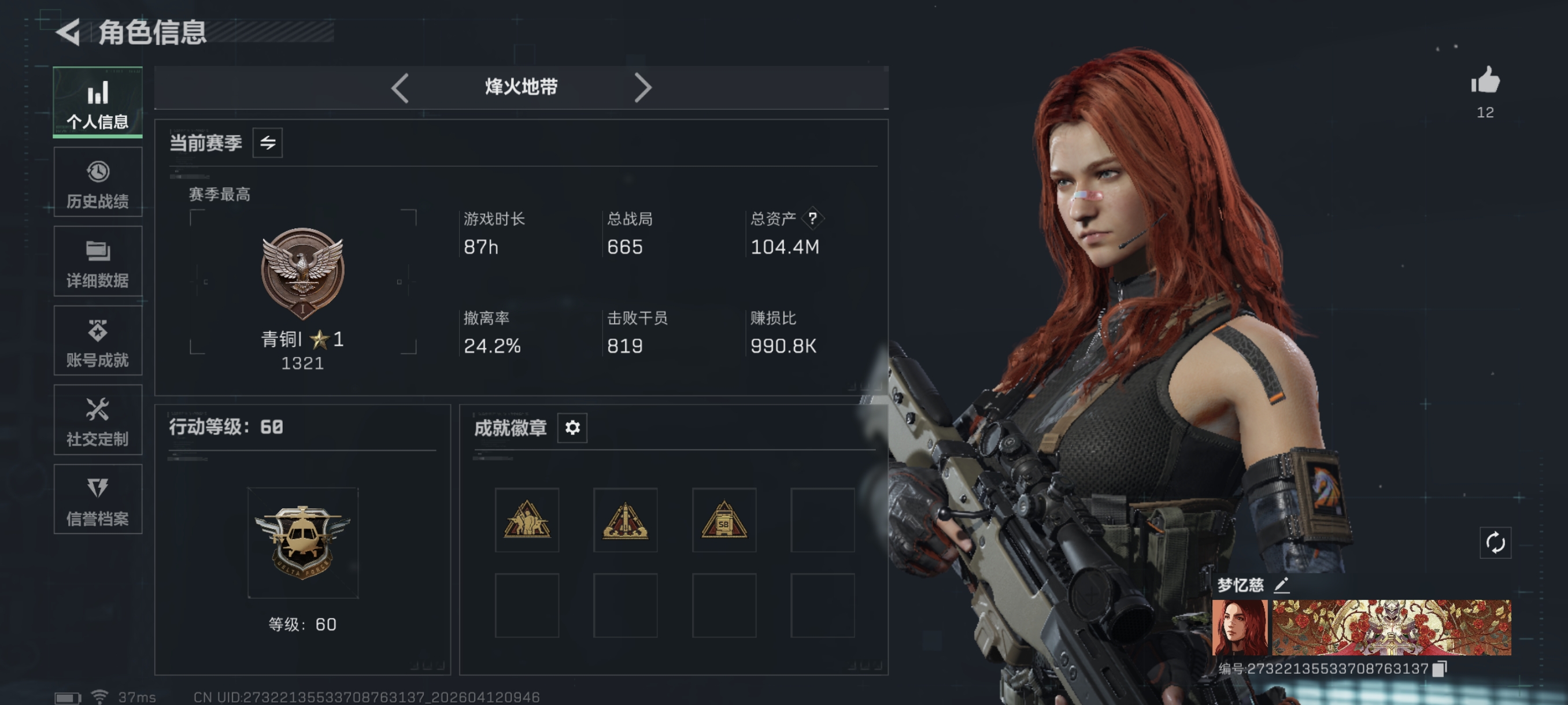Screen dimensions: 1568x705
Task: View the 信誉档案 tab
Action: coord(97,499)
